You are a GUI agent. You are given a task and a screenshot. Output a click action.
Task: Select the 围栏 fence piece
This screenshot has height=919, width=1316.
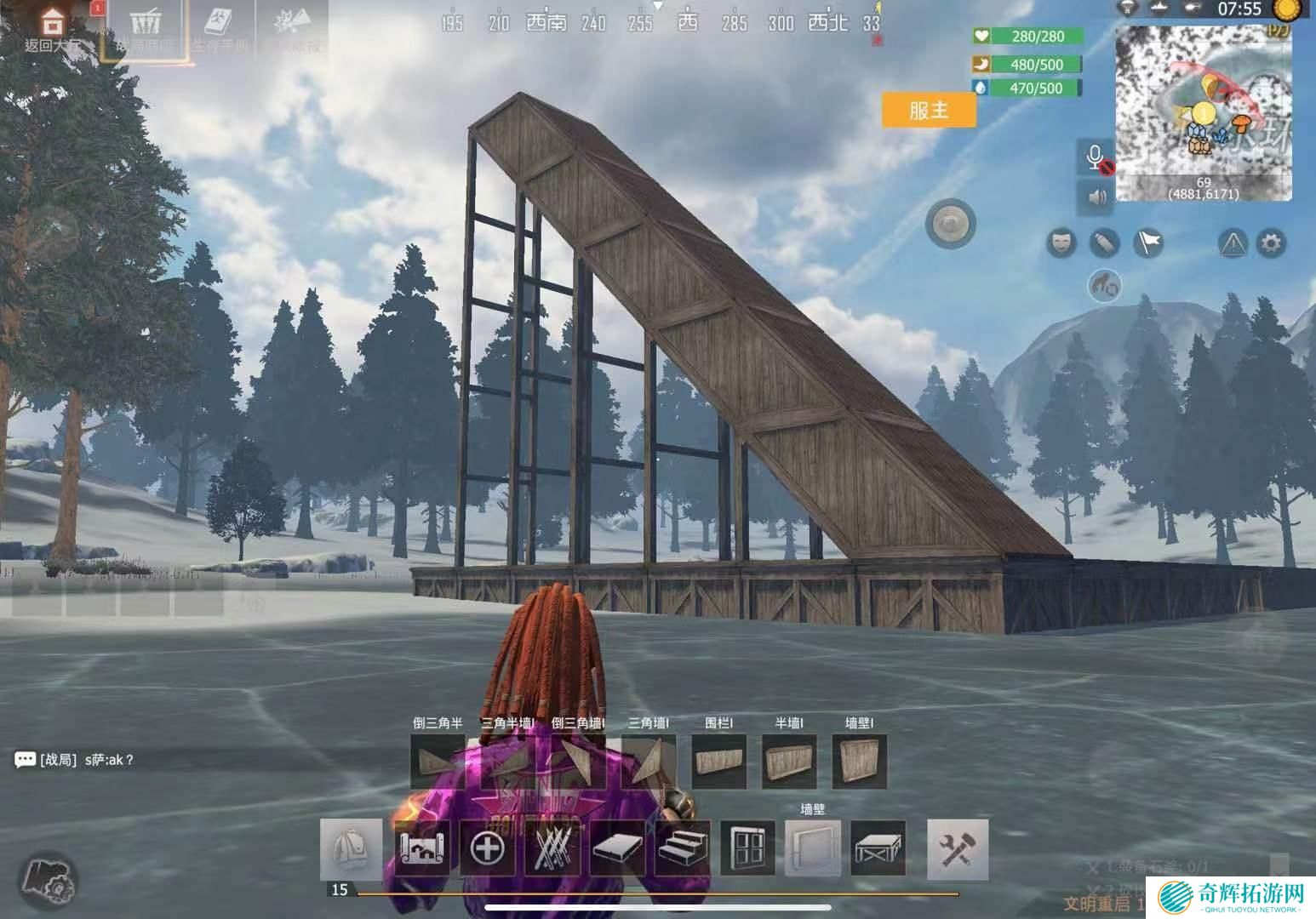coord(718,762)
